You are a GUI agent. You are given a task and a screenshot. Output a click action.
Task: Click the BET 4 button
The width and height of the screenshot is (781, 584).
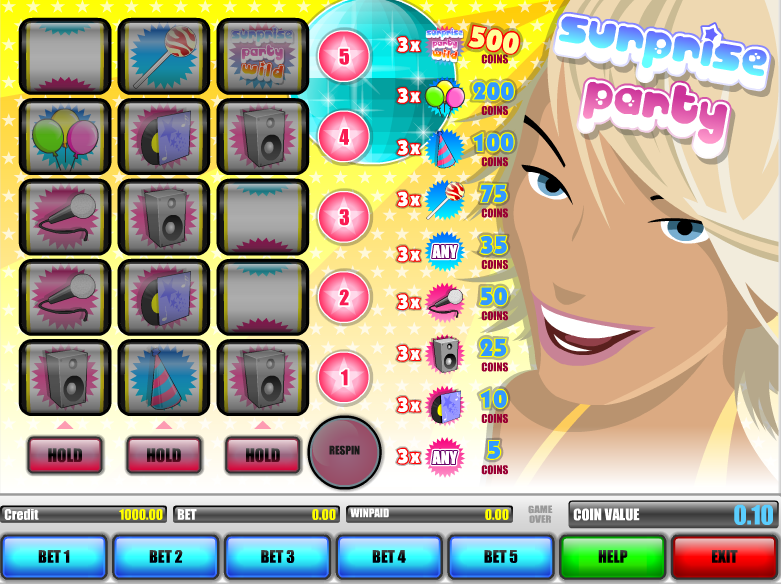(389, 556)
